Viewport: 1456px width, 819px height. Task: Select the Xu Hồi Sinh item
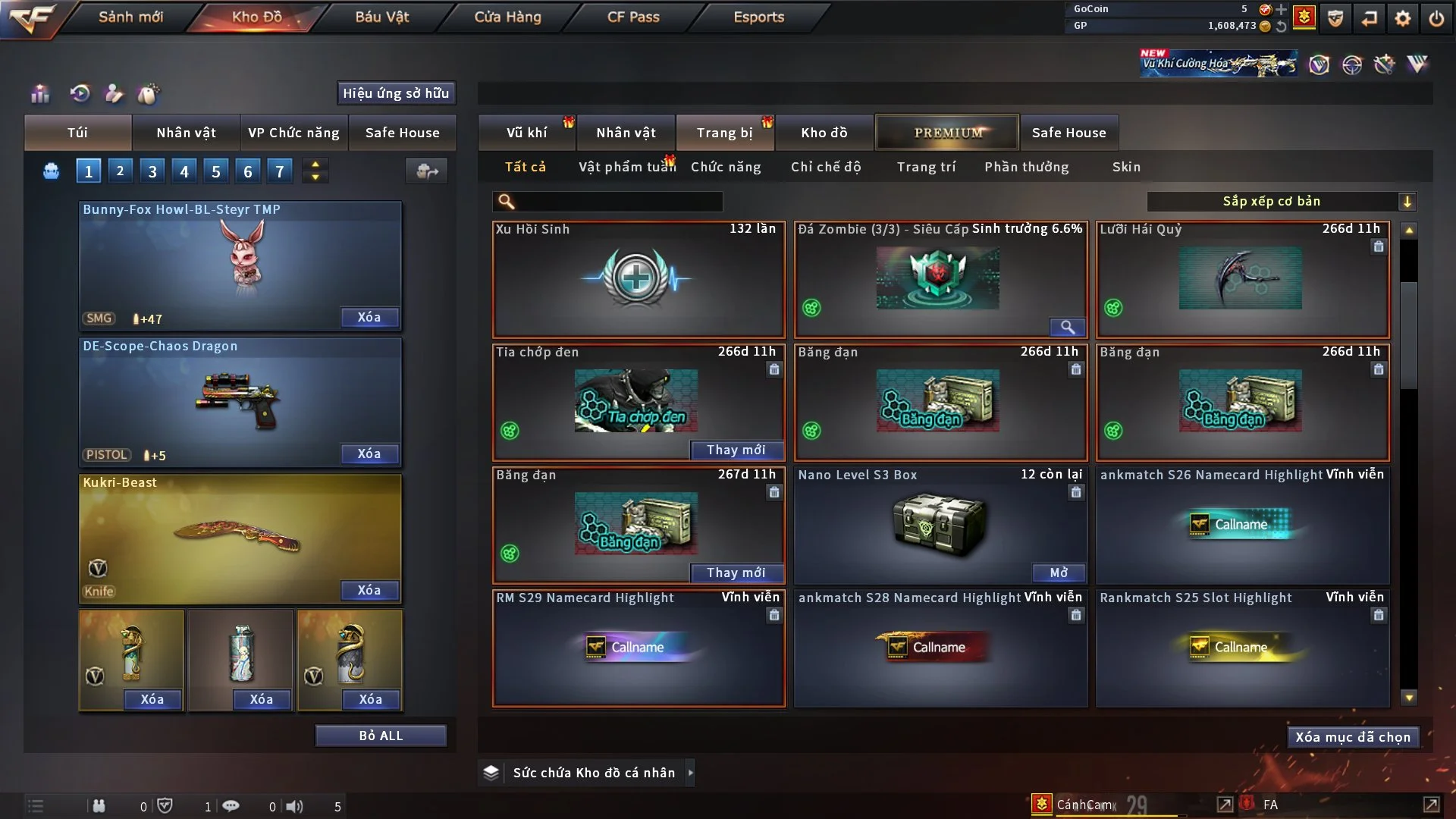pos(638,279)
